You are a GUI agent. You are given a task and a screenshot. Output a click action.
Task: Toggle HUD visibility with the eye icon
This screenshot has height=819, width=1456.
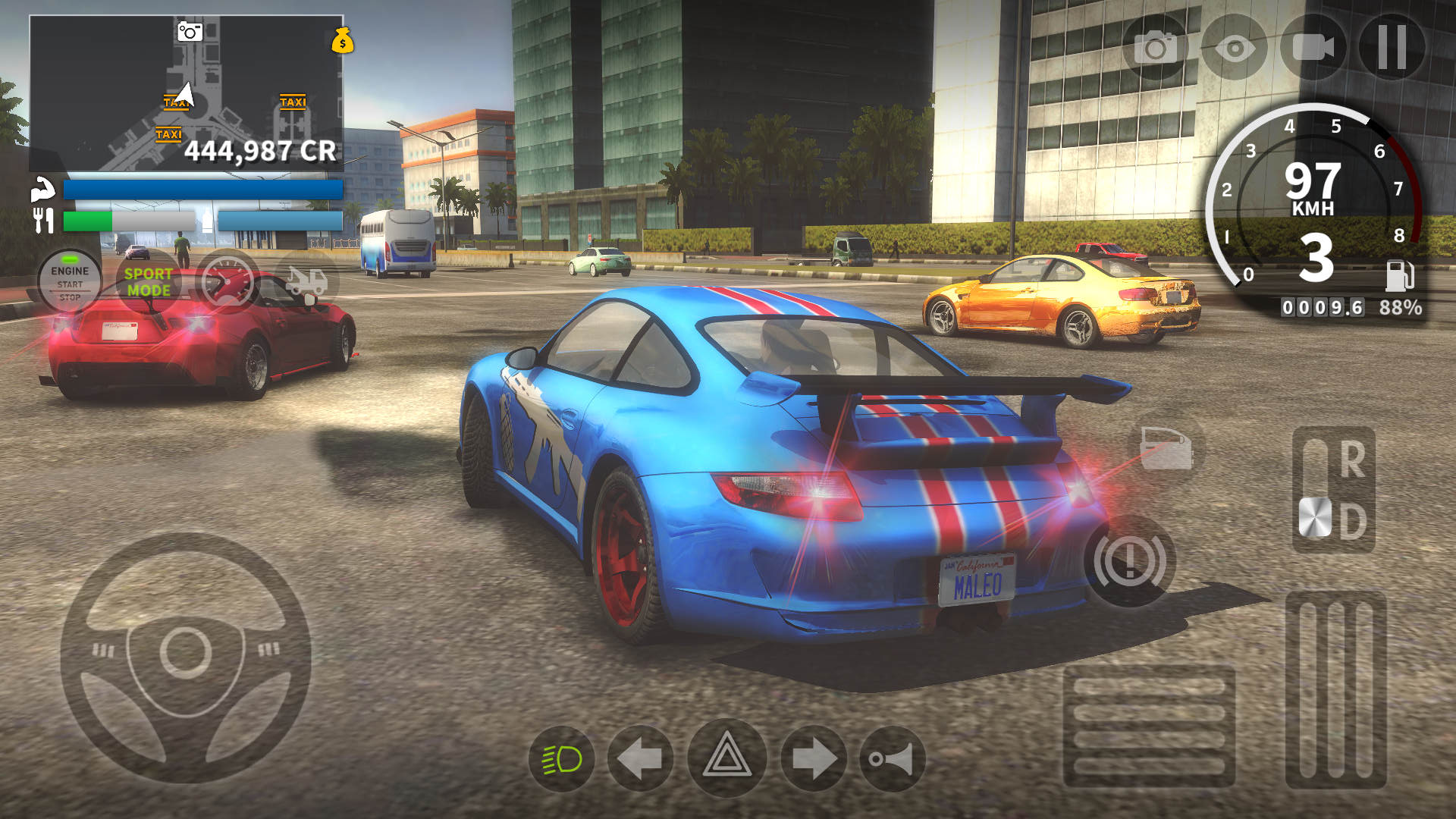click(1234, 49)
